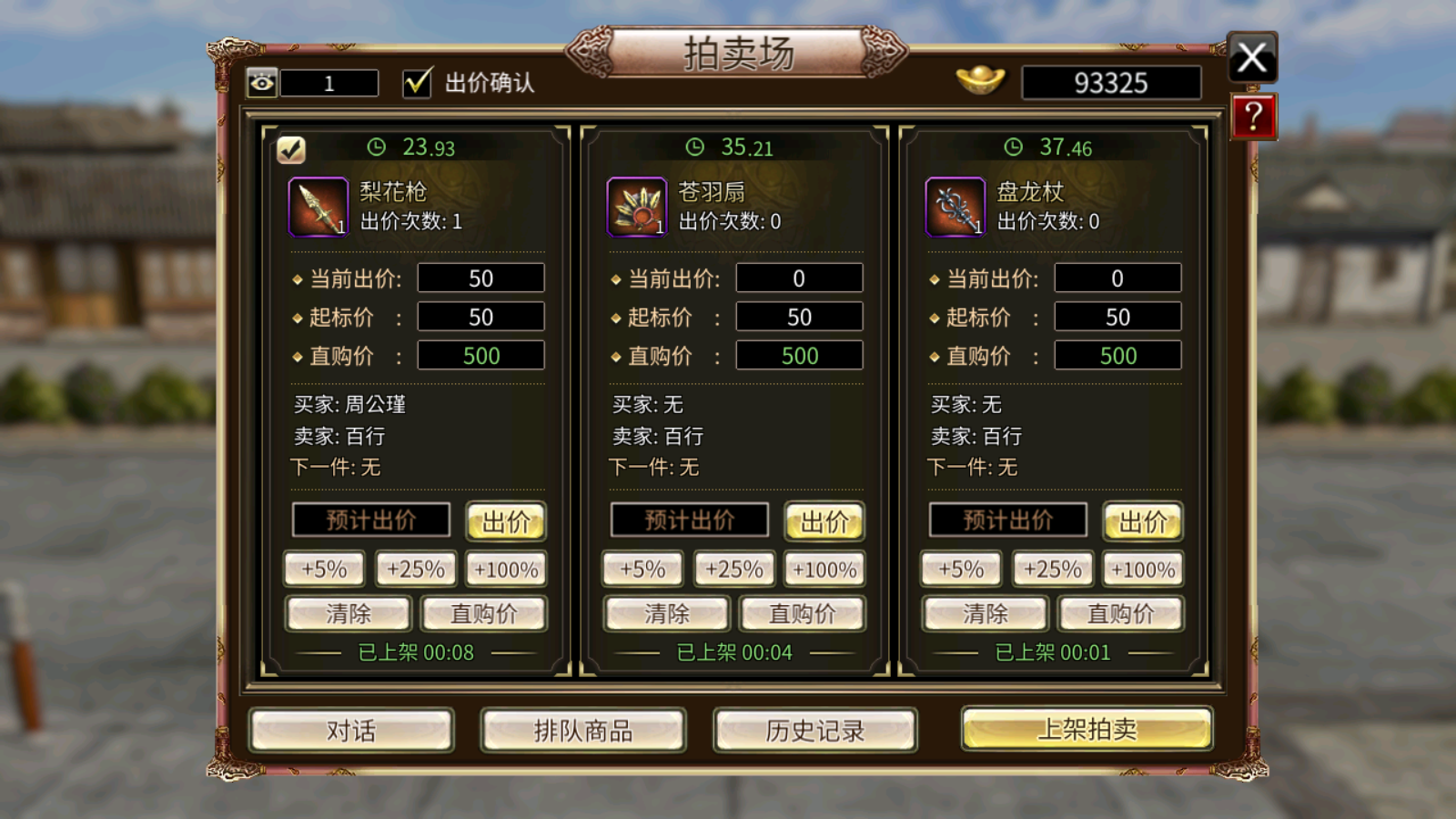1456x819 pixels.
Task: Click 清除 to clear 盘龙杖 bid
Action: coord(985,613)
